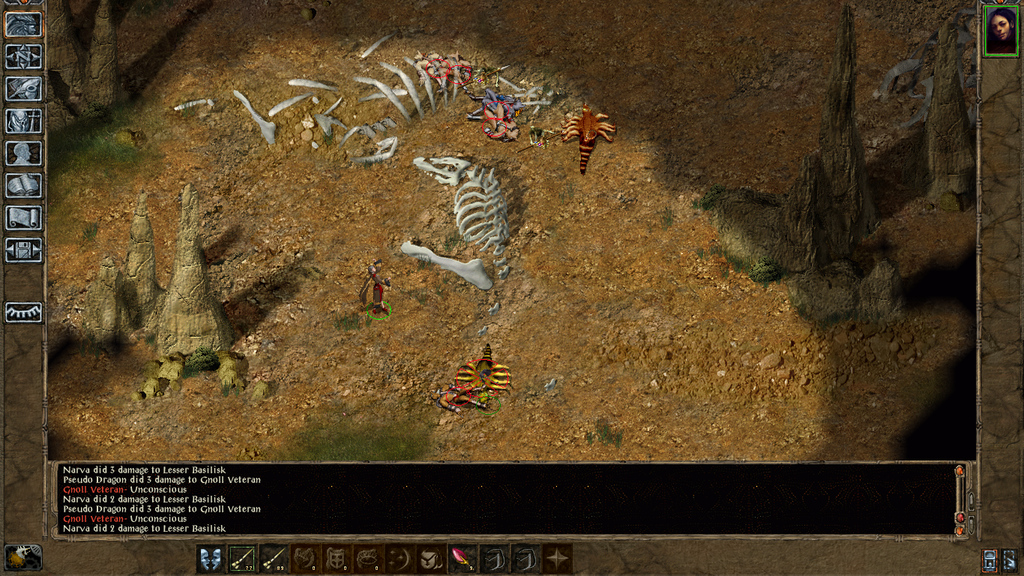Viewport: 1024px width, 576px height.
Task: Click the clock icon in bottom-left corner
Action: 22,557
